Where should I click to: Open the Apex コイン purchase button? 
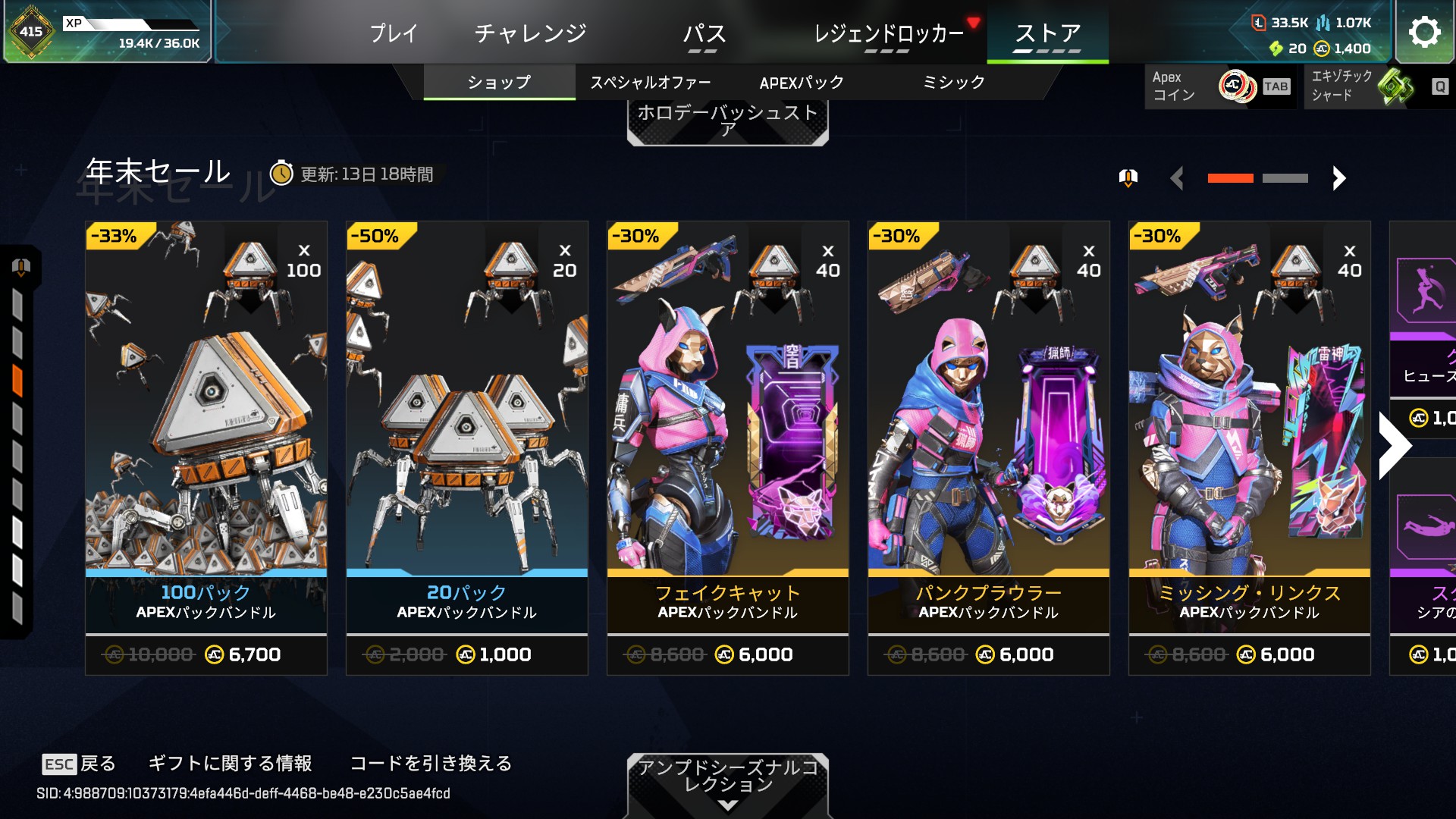1219,86
